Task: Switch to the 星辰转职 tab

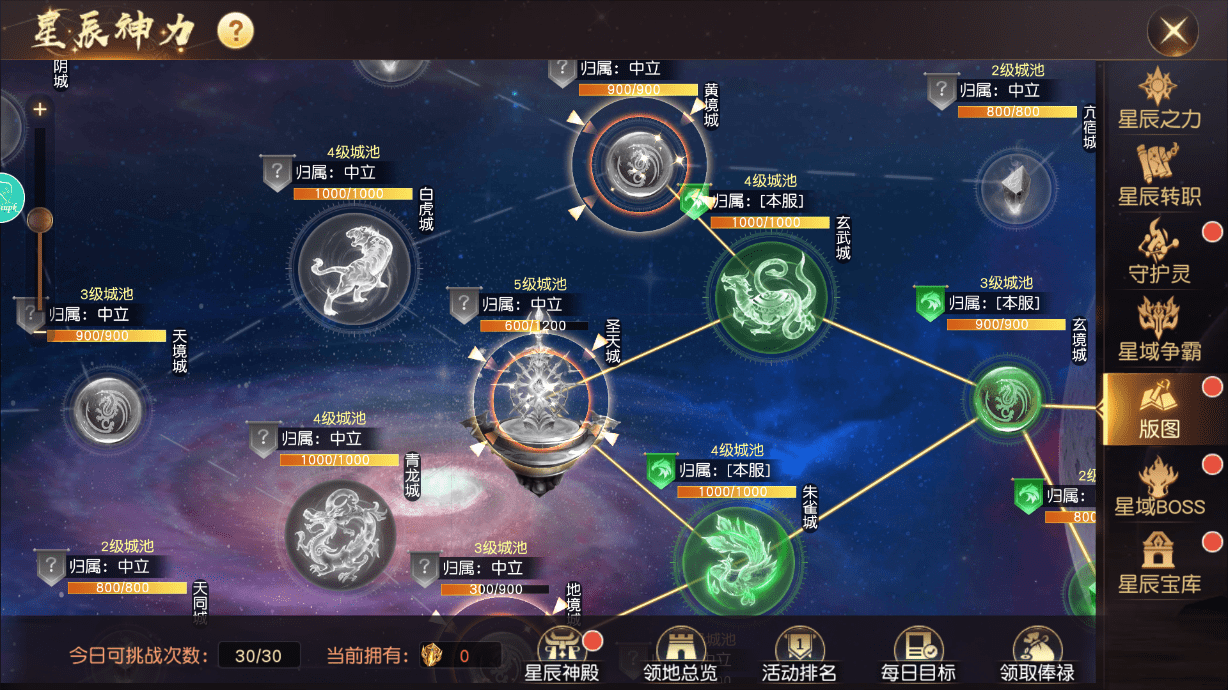Action: [x=1158, y=177]
